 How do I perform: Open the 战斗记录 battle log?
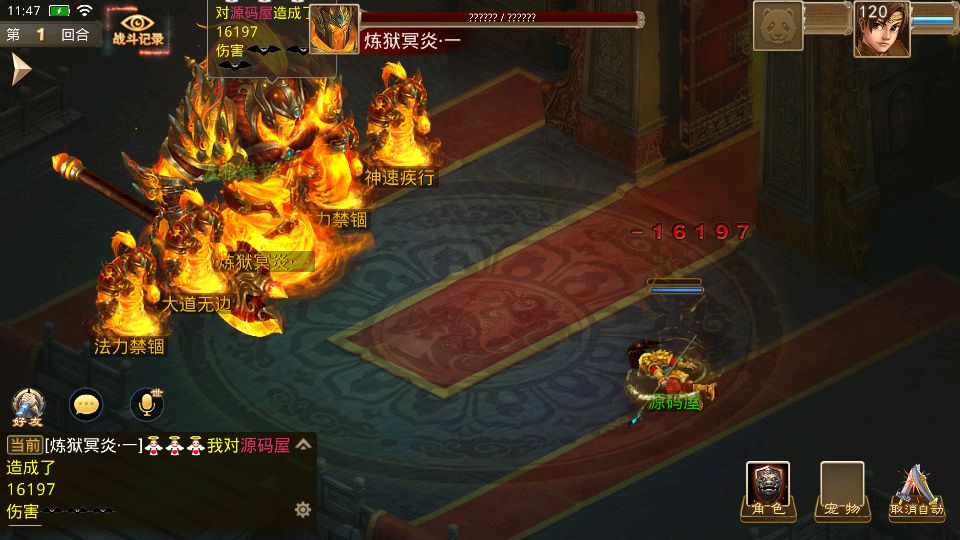click(x=139, y=29)
